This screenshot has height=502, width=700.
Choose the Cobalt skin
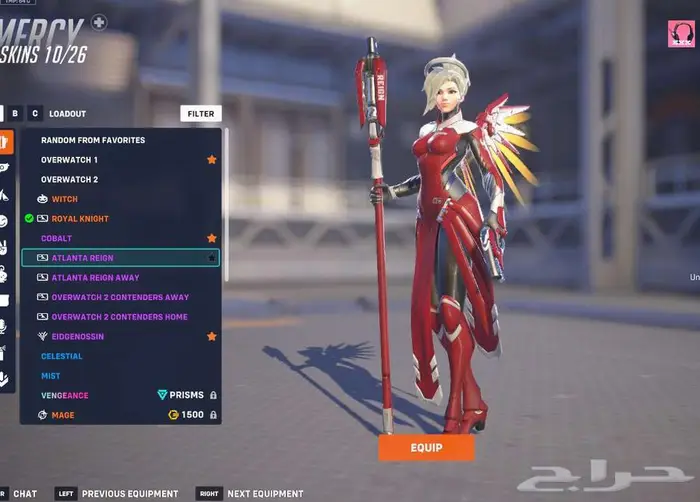[57, 239]
